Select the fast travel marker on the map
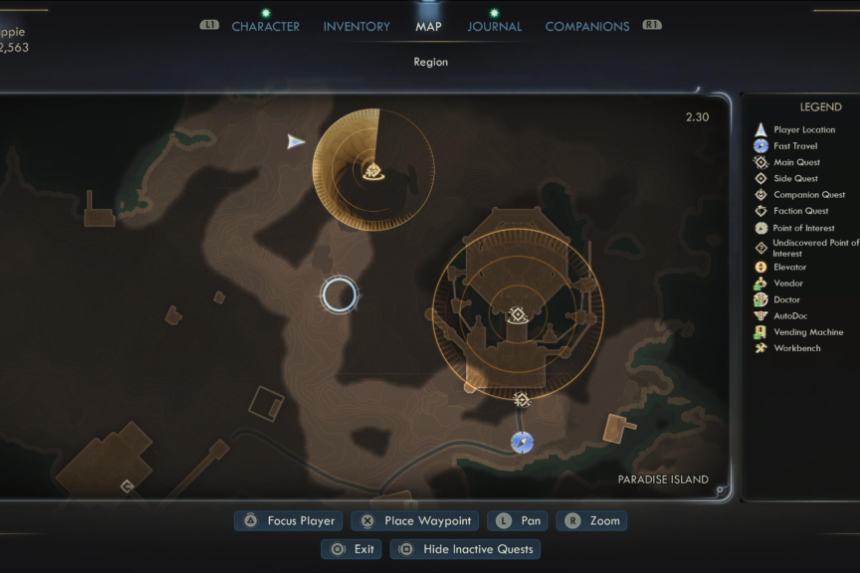The image size is (860, 573). 522,442
